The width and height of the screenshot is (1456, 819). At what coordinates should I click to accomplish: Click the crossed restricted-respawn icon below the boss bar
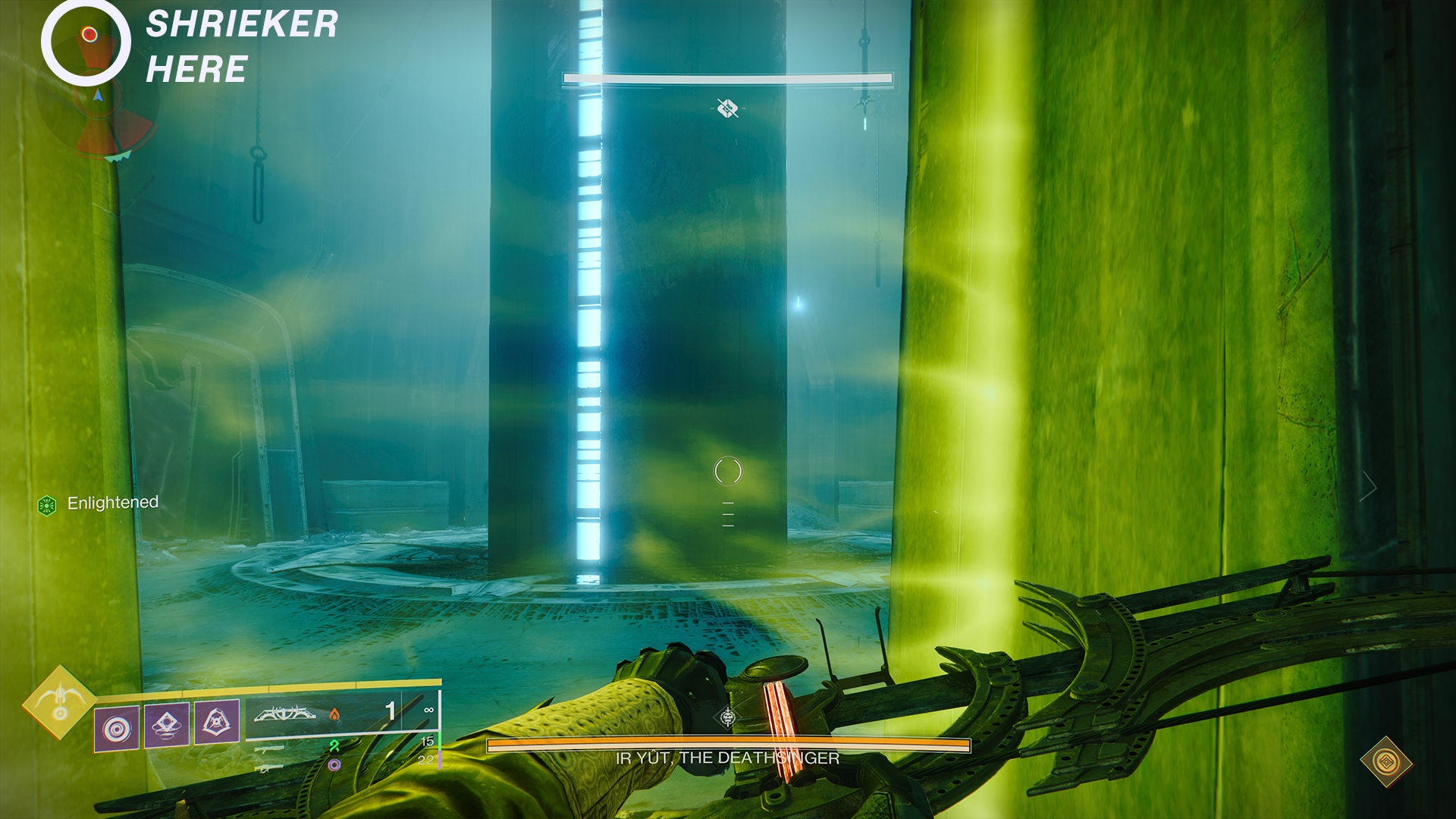[x=727, y=108]
